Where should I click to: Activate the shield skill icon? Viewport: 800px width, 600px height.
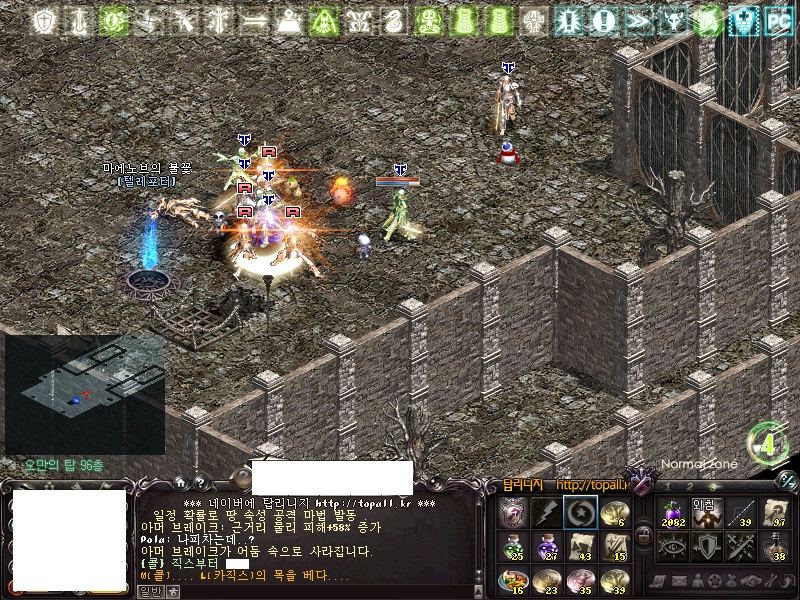[x=707, y=547]
